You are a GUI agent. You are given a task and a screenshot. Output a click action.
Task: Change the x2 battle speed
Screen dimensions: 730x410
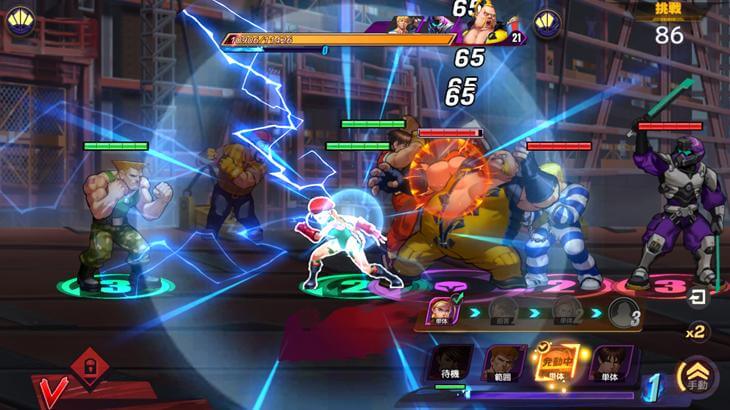pos(696,332)
